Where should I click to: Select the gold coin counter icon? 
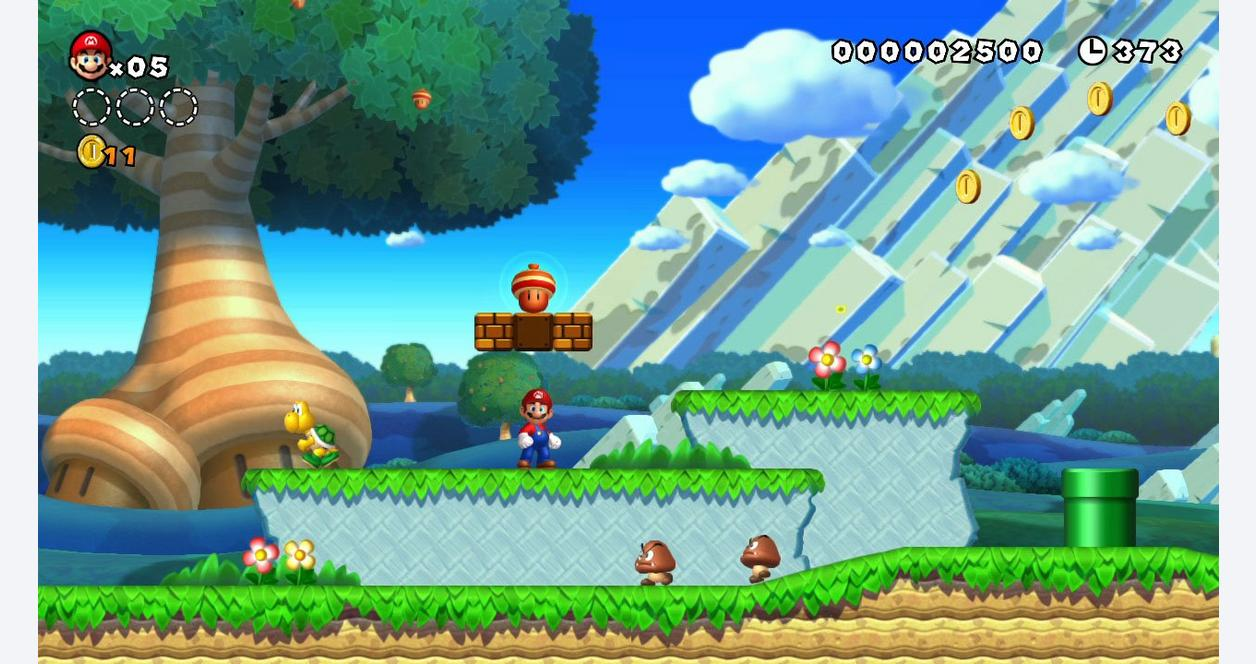coord(91,152)
